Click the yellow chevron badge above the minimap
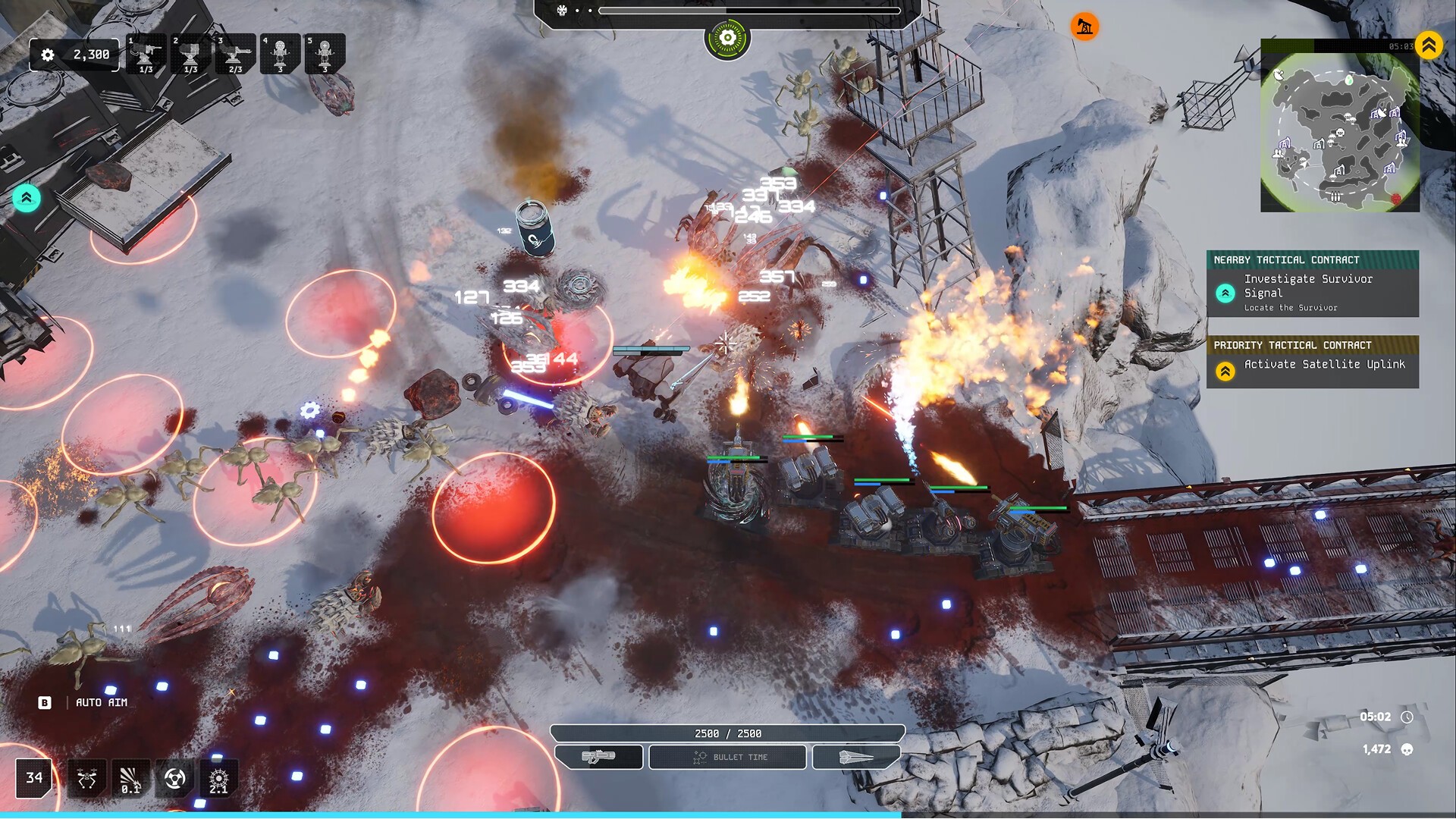The image size is (1456, 819). pyautogui.click(x=1429, y=45)
